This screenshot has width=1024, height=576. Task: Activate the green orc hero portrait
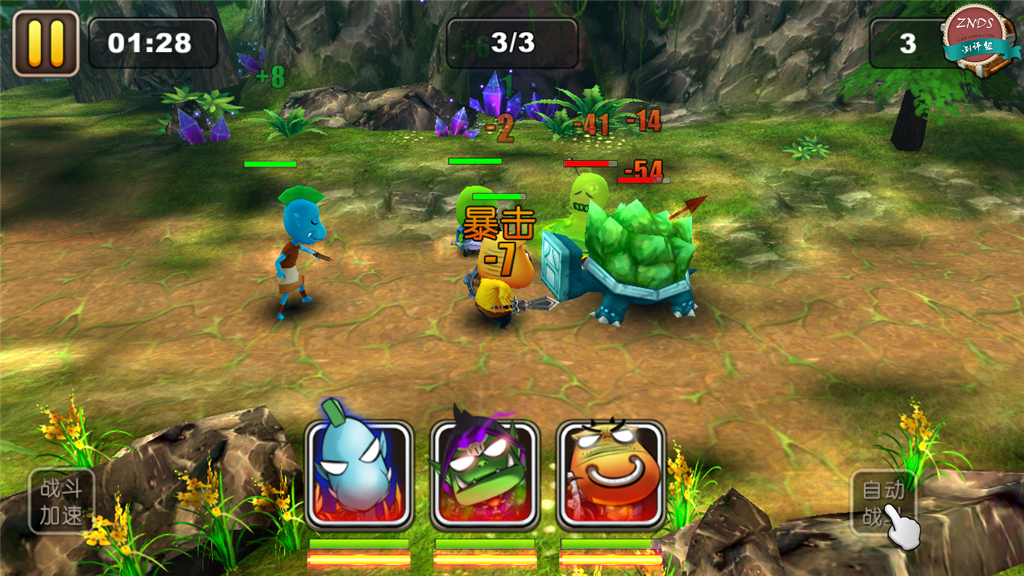coord(485,474)
